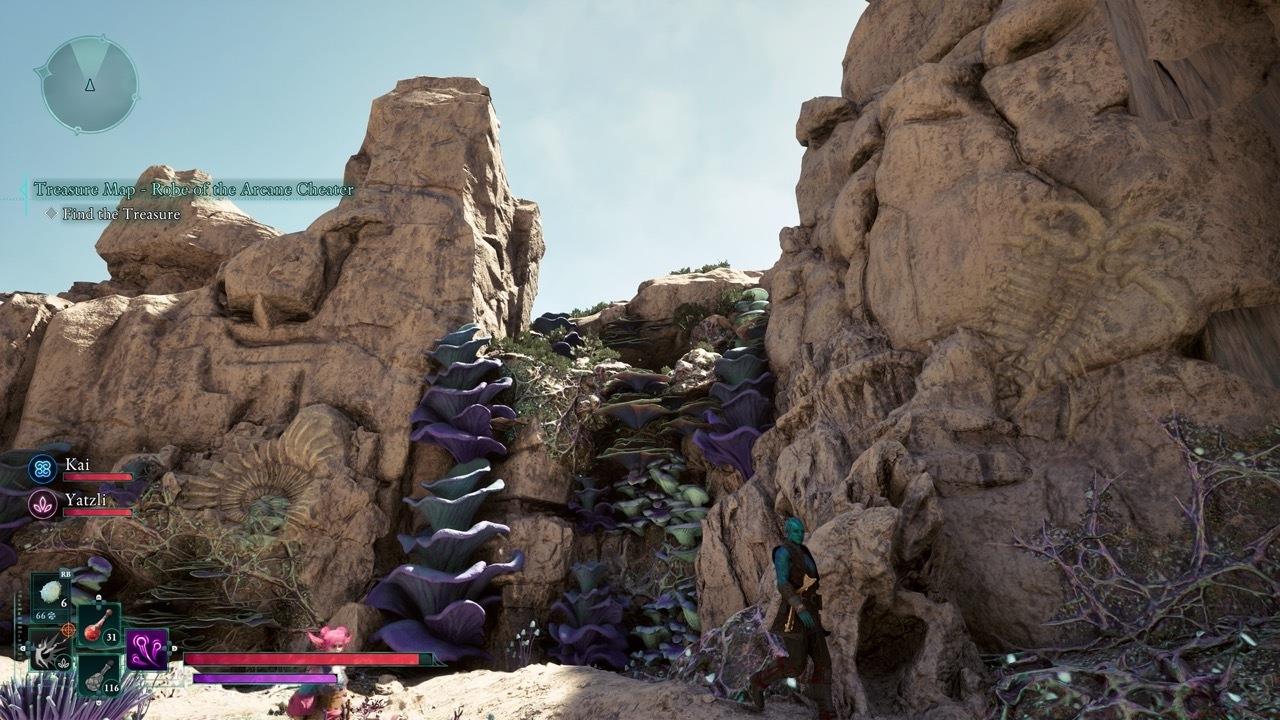Click the companion ability leaf icon

[64, 662]
